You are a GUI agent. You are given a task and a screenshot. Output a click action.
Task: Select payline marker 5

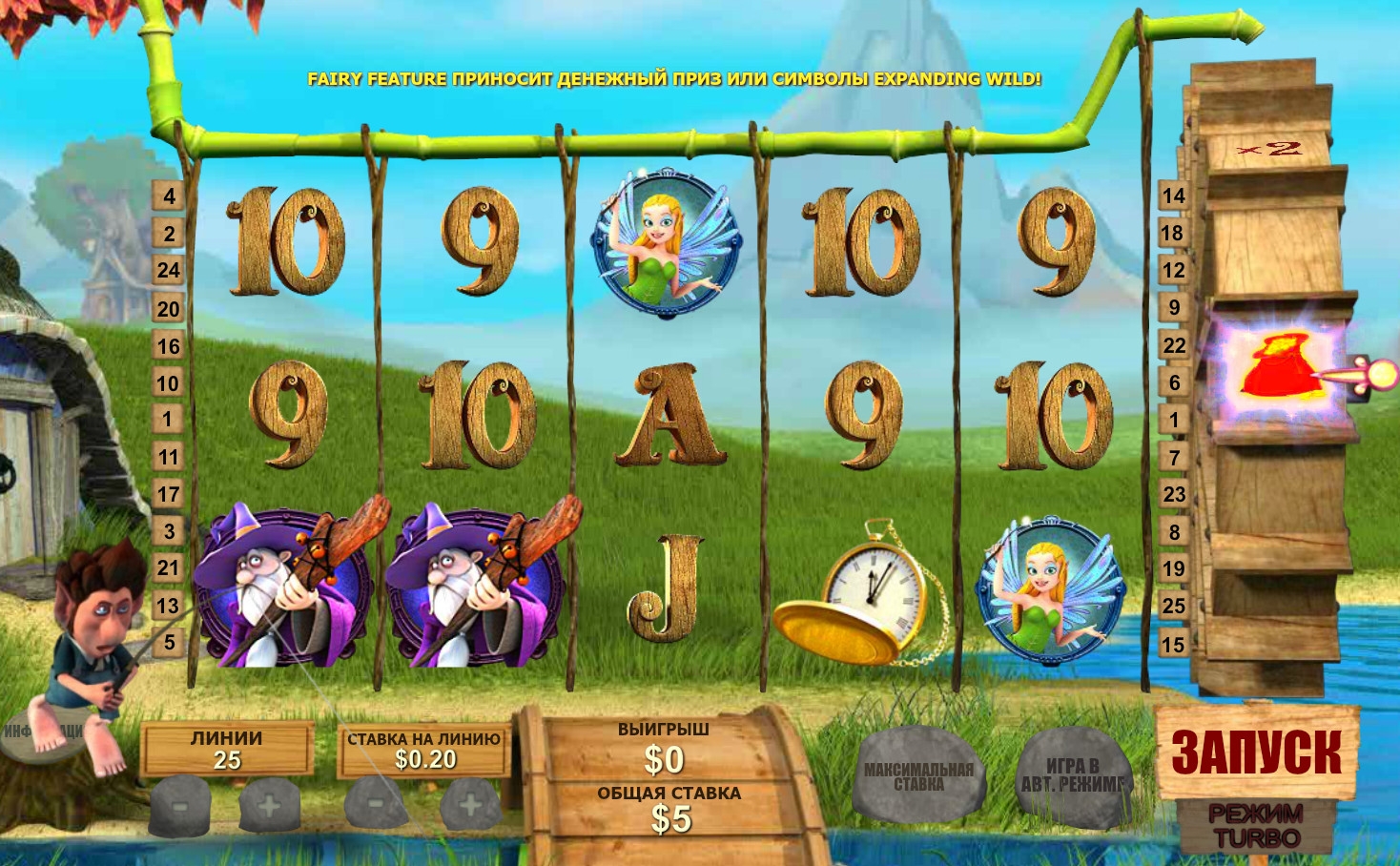tap(169, 642)
